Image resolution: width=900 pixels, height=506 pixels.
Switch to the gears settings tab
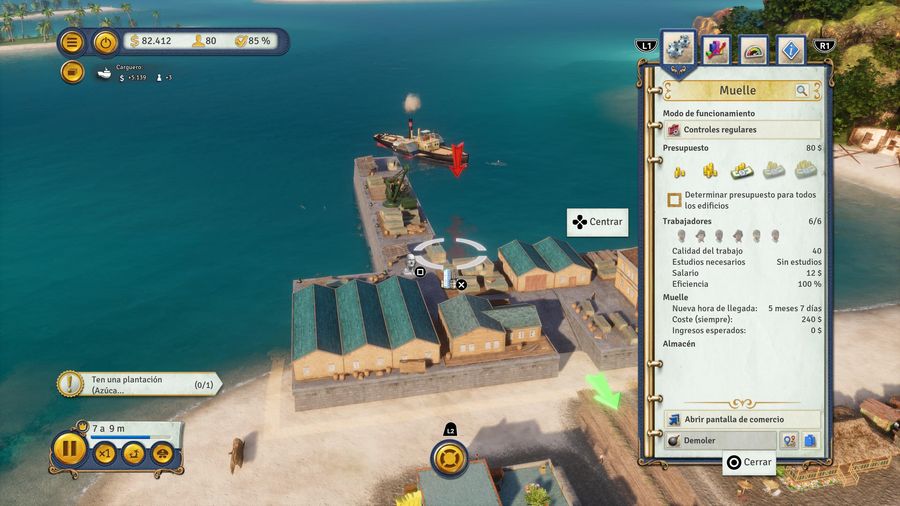point(679,50)
